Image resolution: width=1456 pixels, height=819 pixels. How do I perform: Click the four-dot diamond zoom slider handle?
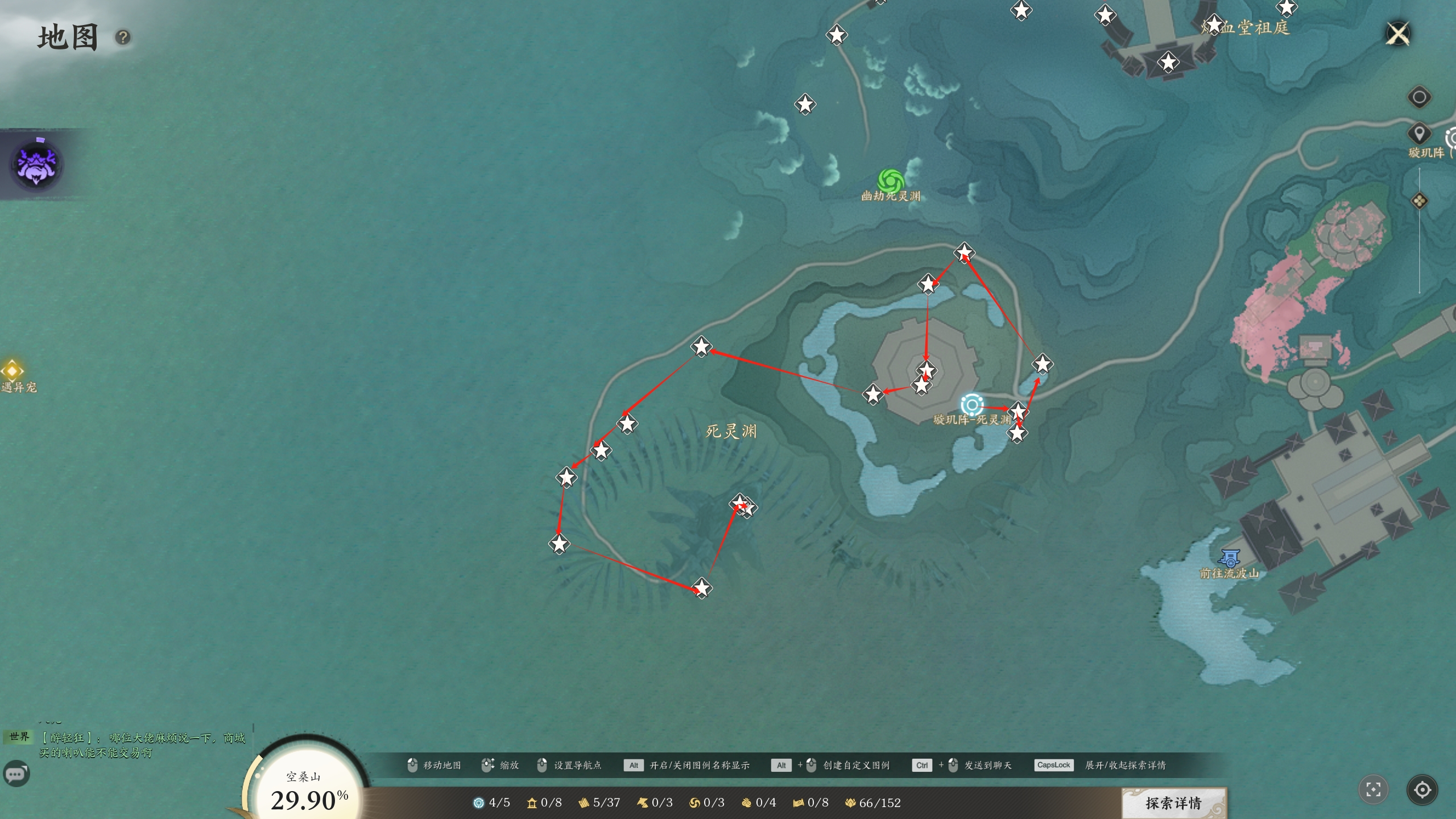[1420, 201]
